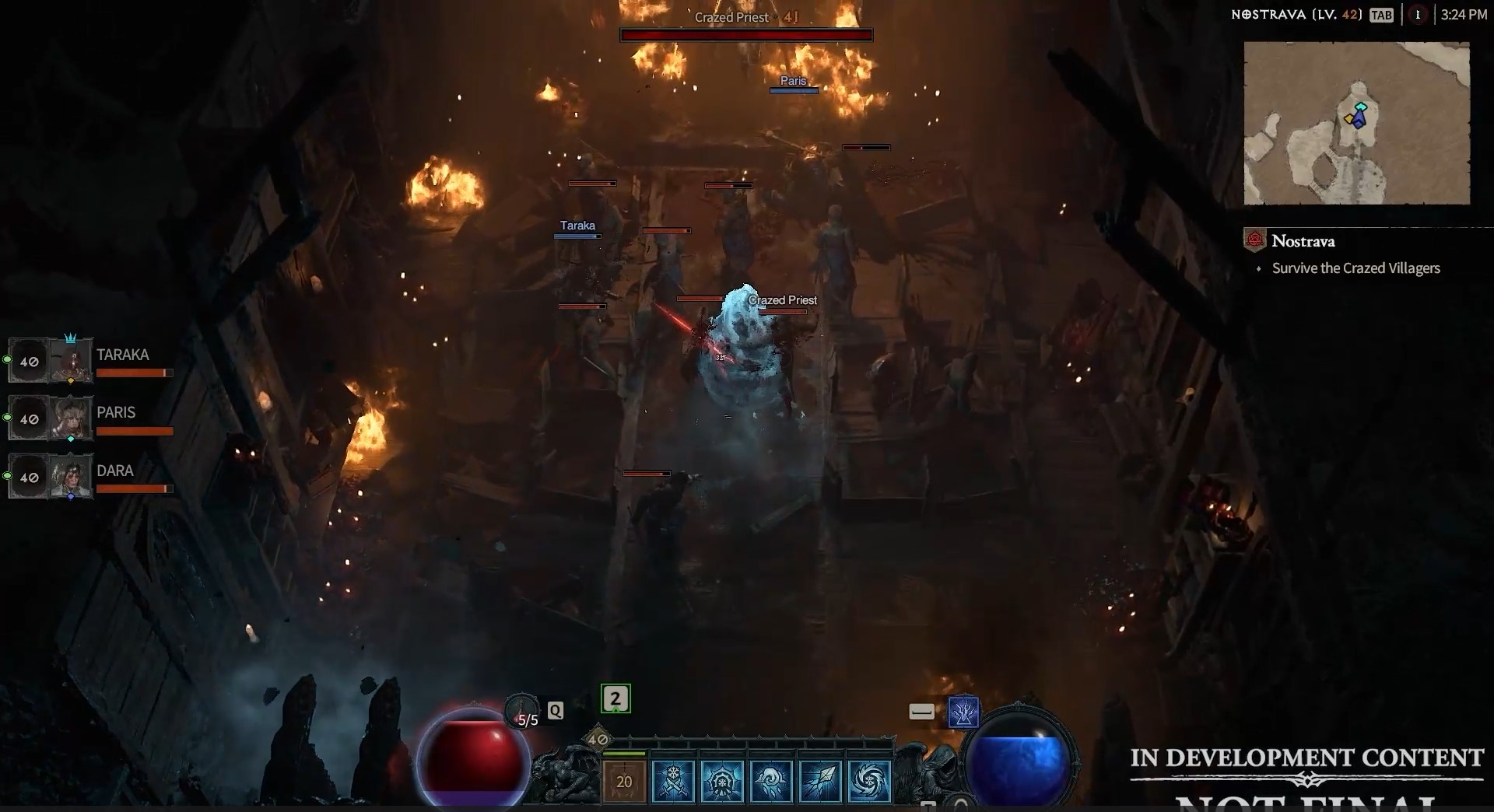Image resolution: width=1494 pixels, height=812 pixels.
Task: Click the Nostrava quest emblem icon
Action: (1254, 241)
